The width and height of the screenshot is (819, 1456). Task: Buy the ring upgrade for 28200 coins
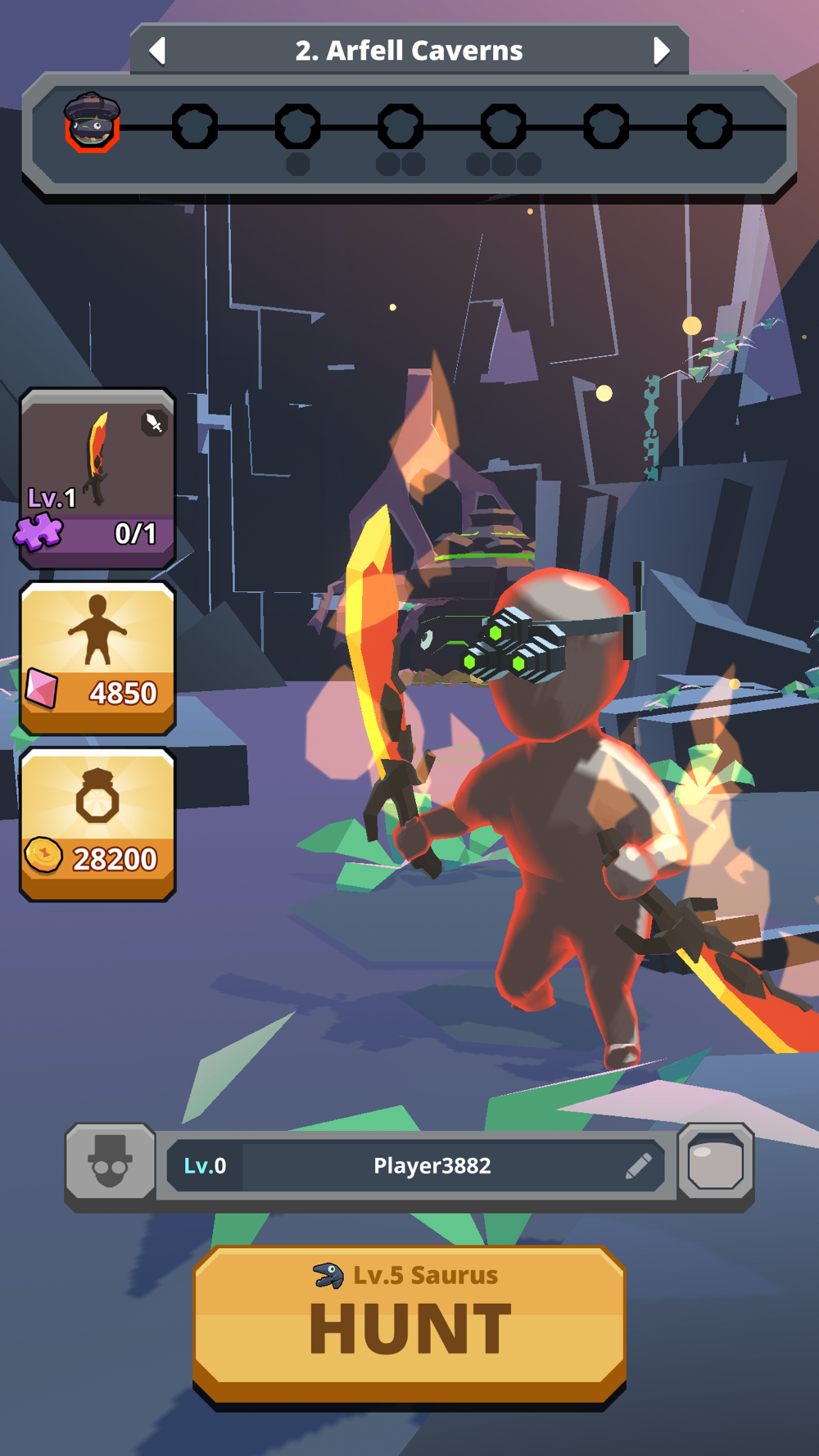click(x=97, y=824)
